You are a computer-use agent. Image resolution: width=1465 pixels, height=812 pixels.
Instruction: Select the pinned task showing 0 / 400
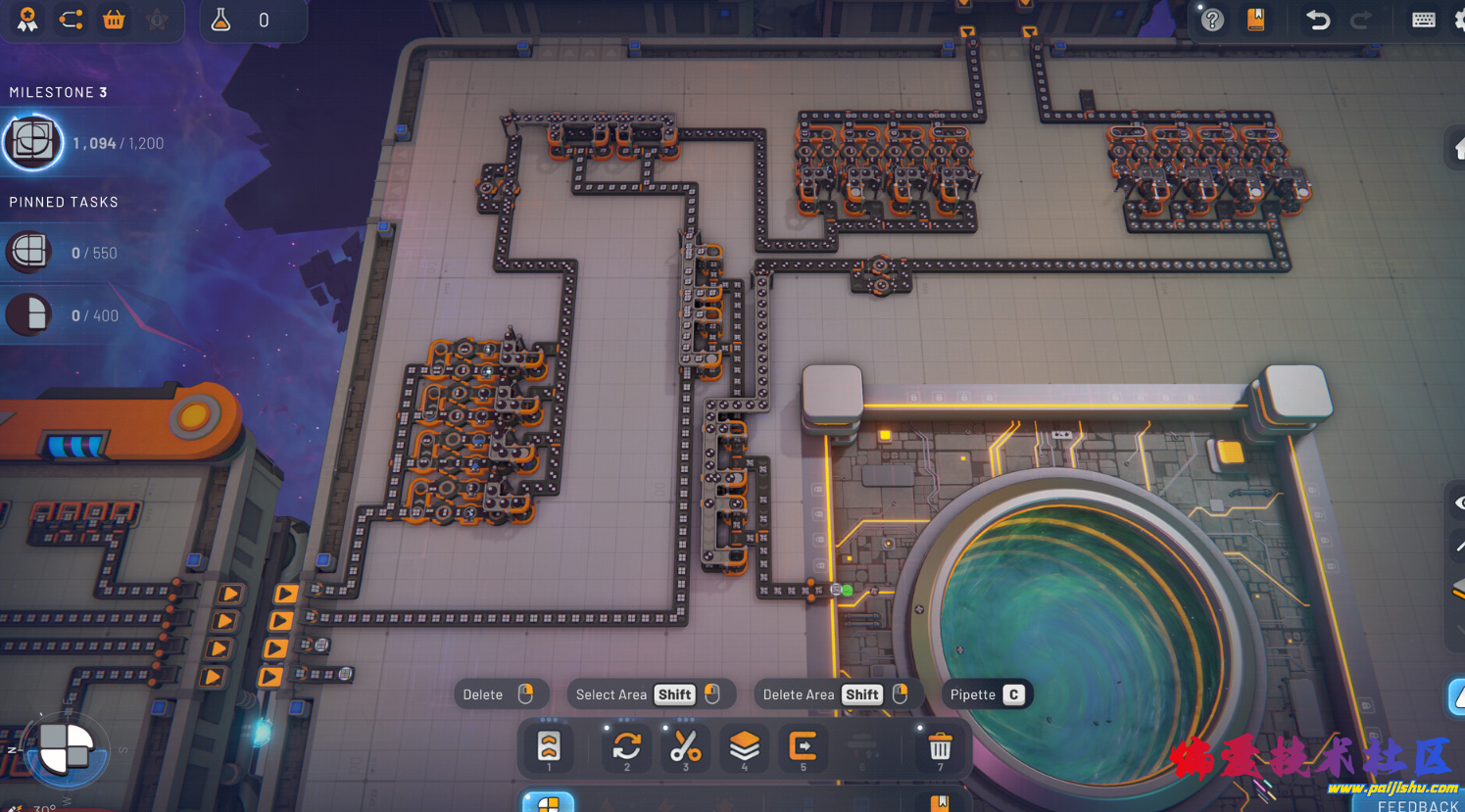[x=29, y=315]
